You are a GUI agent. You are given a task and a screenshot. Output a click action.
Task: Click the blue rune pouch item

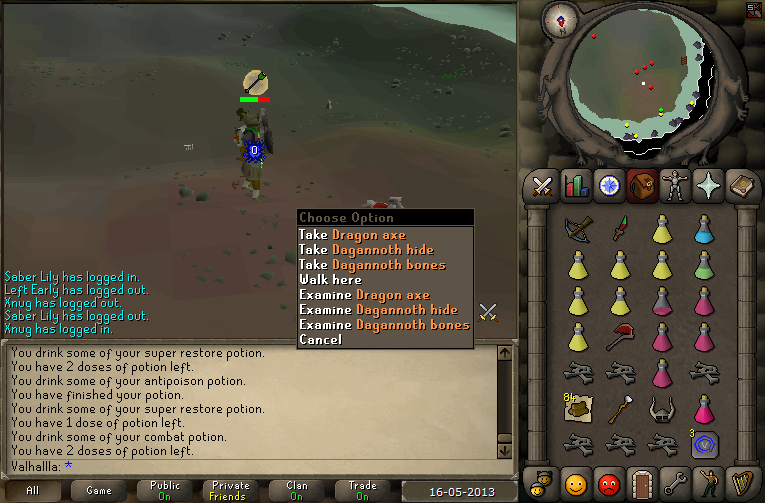(x=703, y=443)
